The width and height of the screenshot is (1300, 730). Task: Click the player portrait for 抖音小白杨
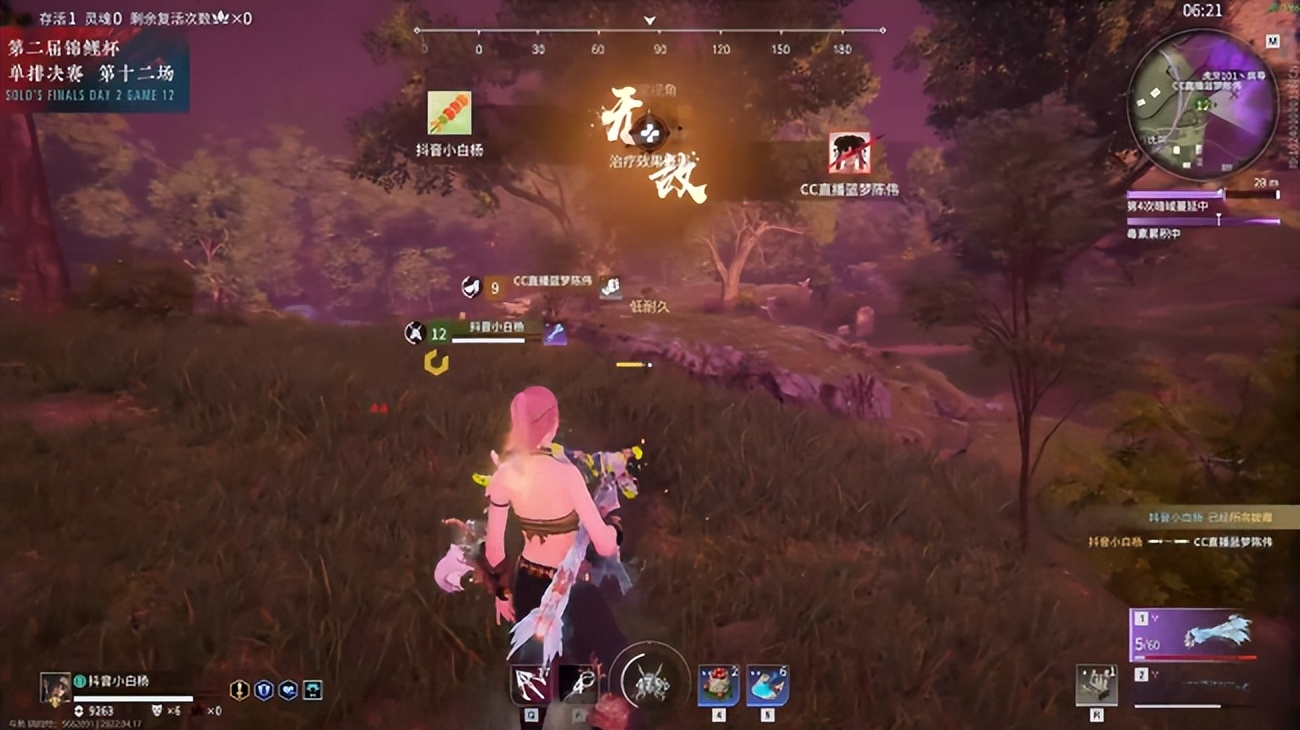pos(55,689)
